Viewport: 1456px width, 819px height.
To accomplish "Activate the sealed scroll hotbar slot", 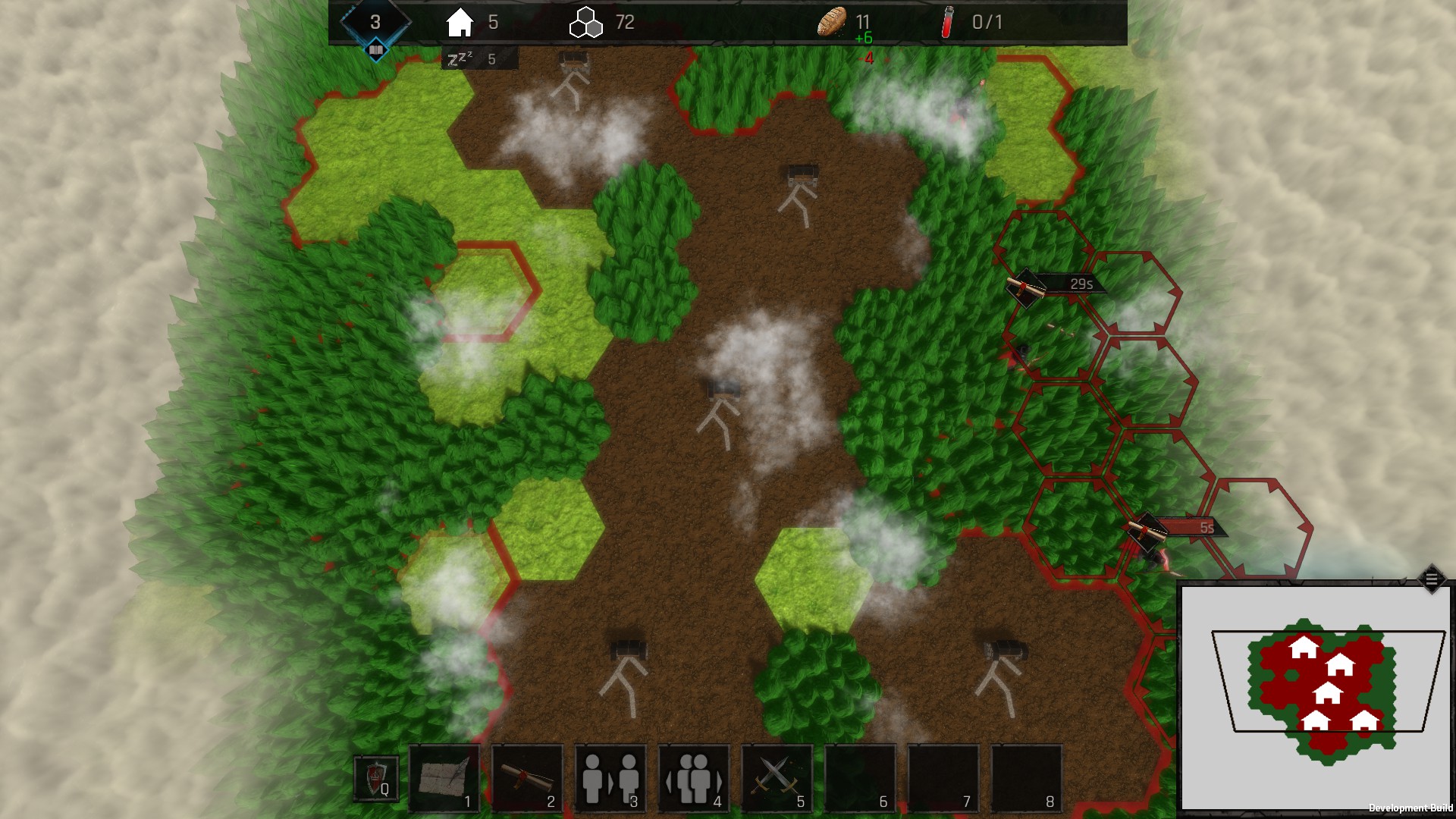I will [528, 779].
